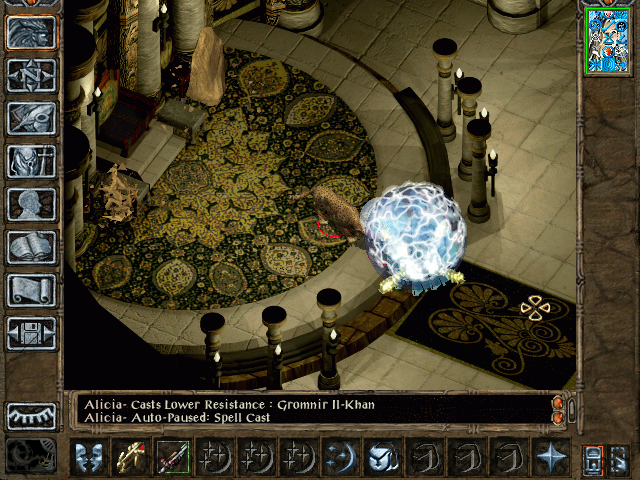Toggle the clock pause button
Screen dimensions: 640x480
[x=30, y=456]
